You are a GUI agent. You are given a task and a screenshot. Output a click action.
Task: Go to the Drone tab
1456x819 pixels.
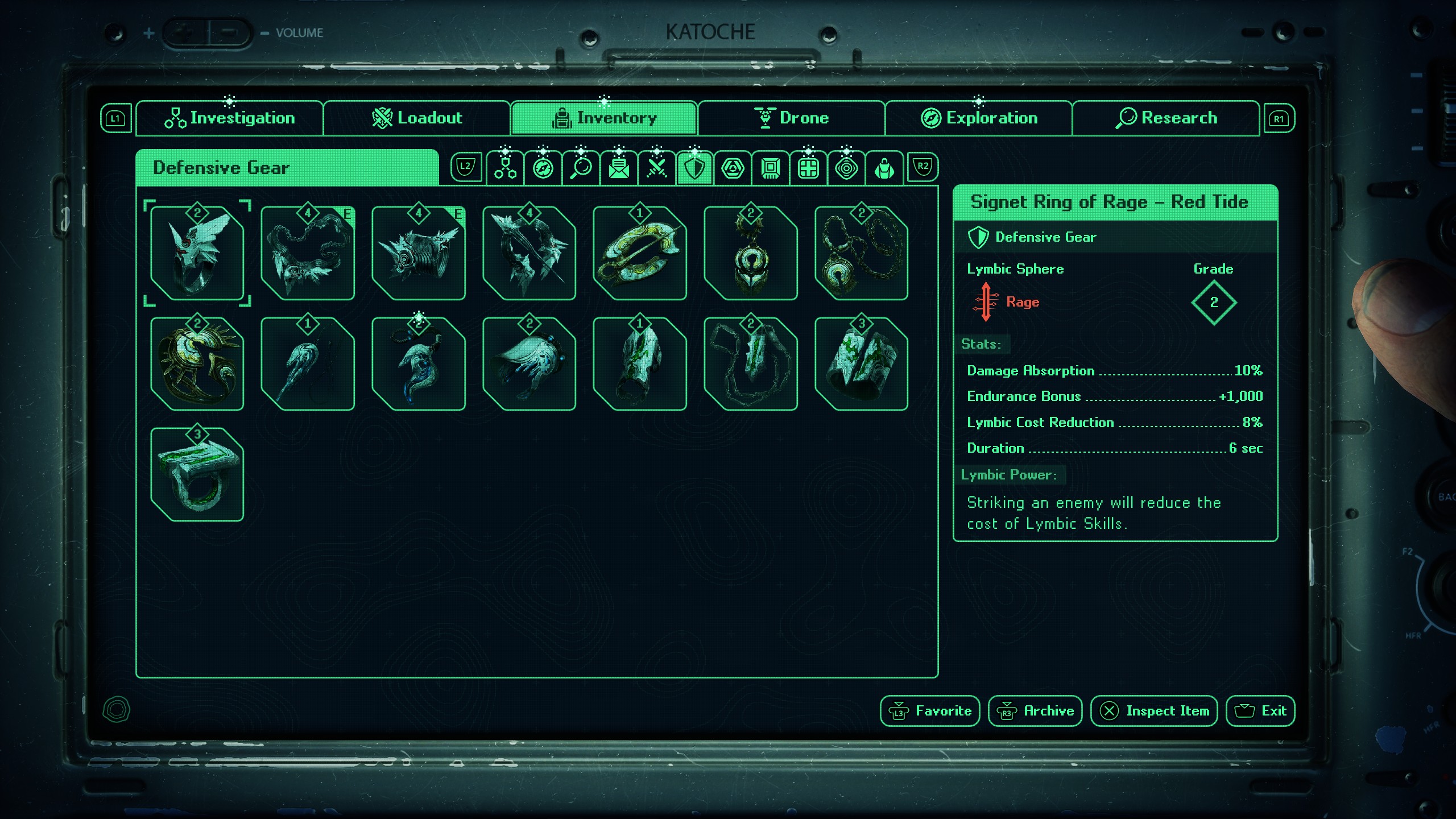tap(791, 118)
